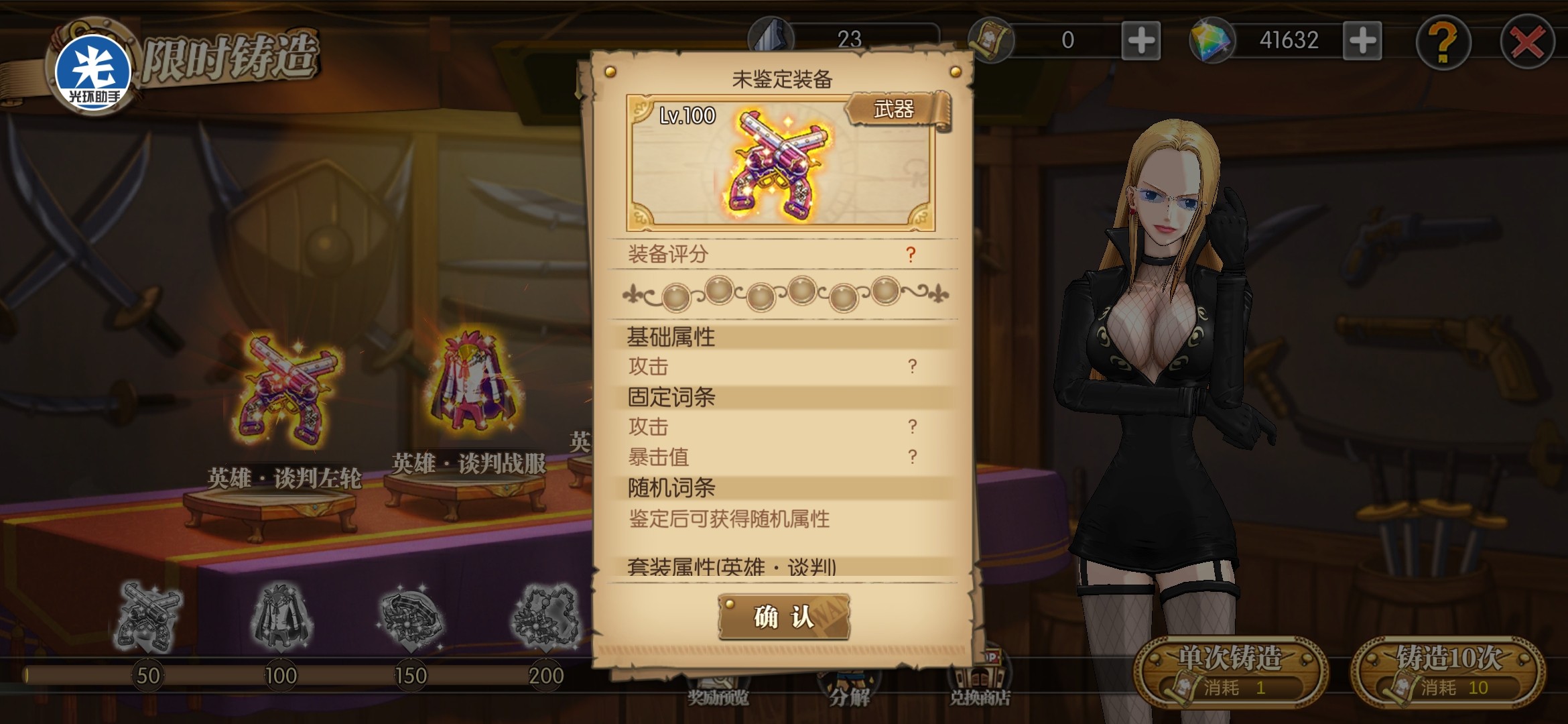Claim the 50 milestone revolver reward
This screenshot has width=1568, height=724.
click(x=147, y=617)
